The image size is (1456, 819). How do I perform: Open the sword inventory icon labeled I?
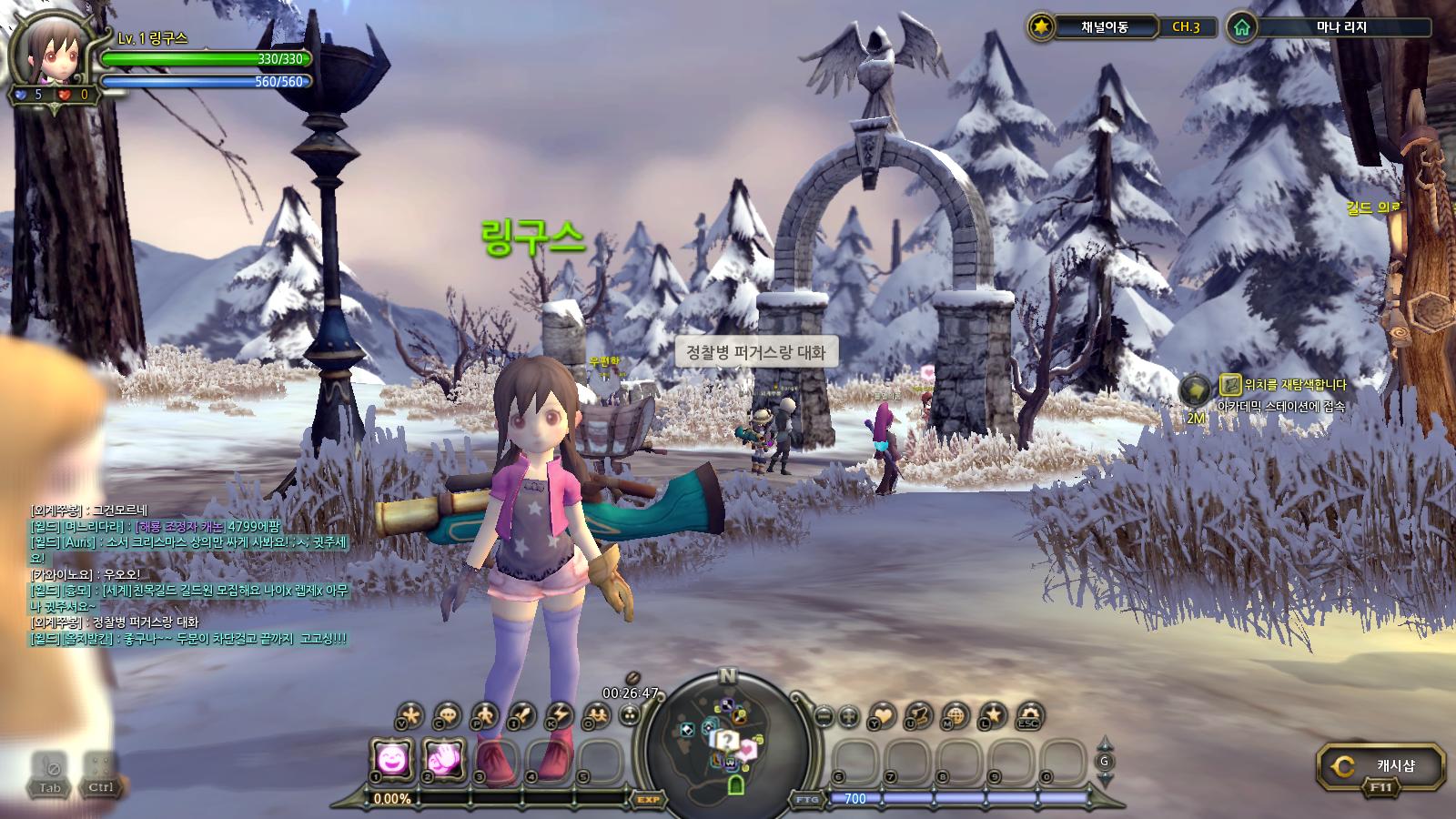coord(522,715)
